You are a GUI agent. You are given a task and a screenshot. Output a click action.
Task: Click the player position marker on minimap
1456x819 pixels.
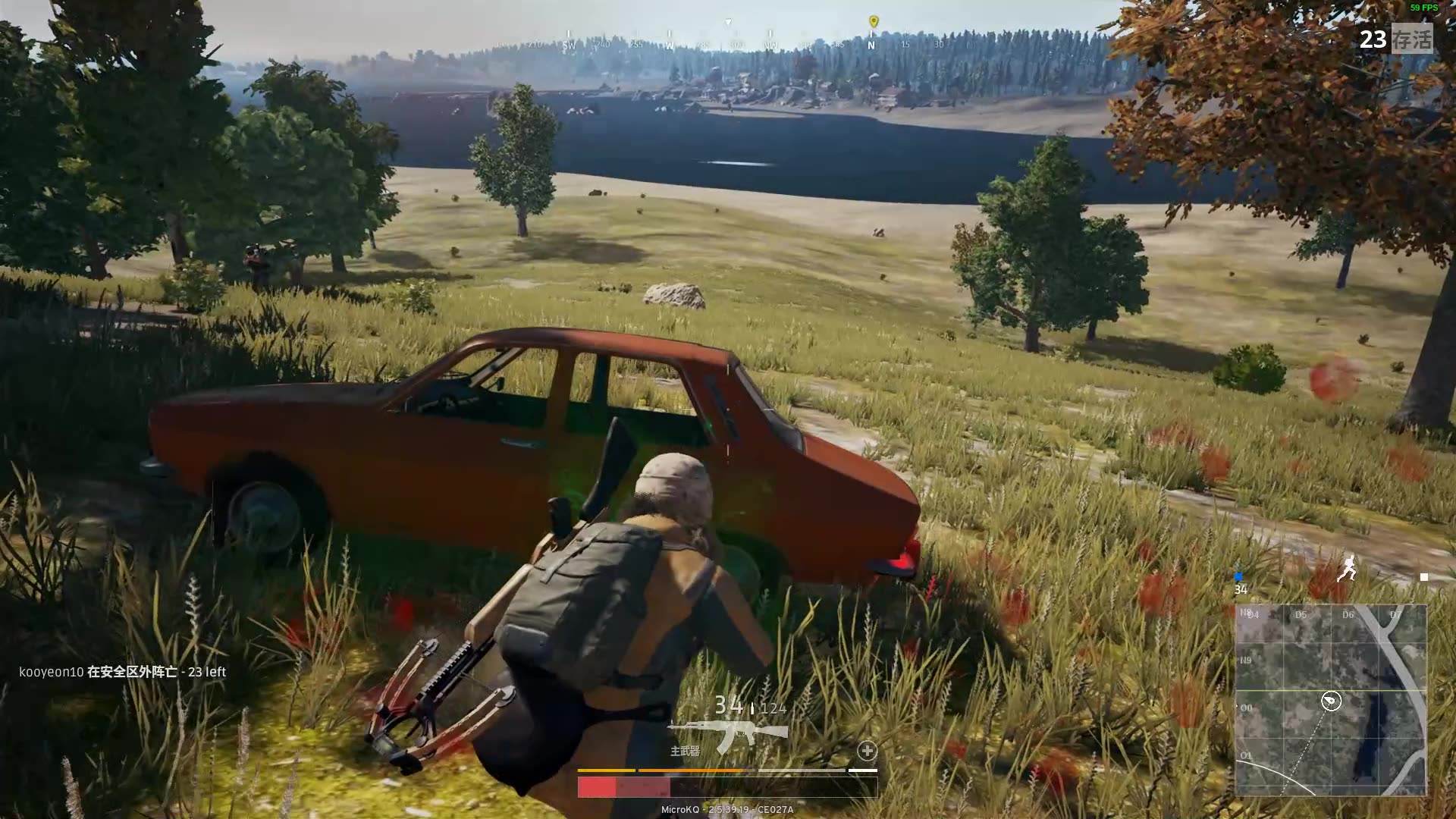1331,701
